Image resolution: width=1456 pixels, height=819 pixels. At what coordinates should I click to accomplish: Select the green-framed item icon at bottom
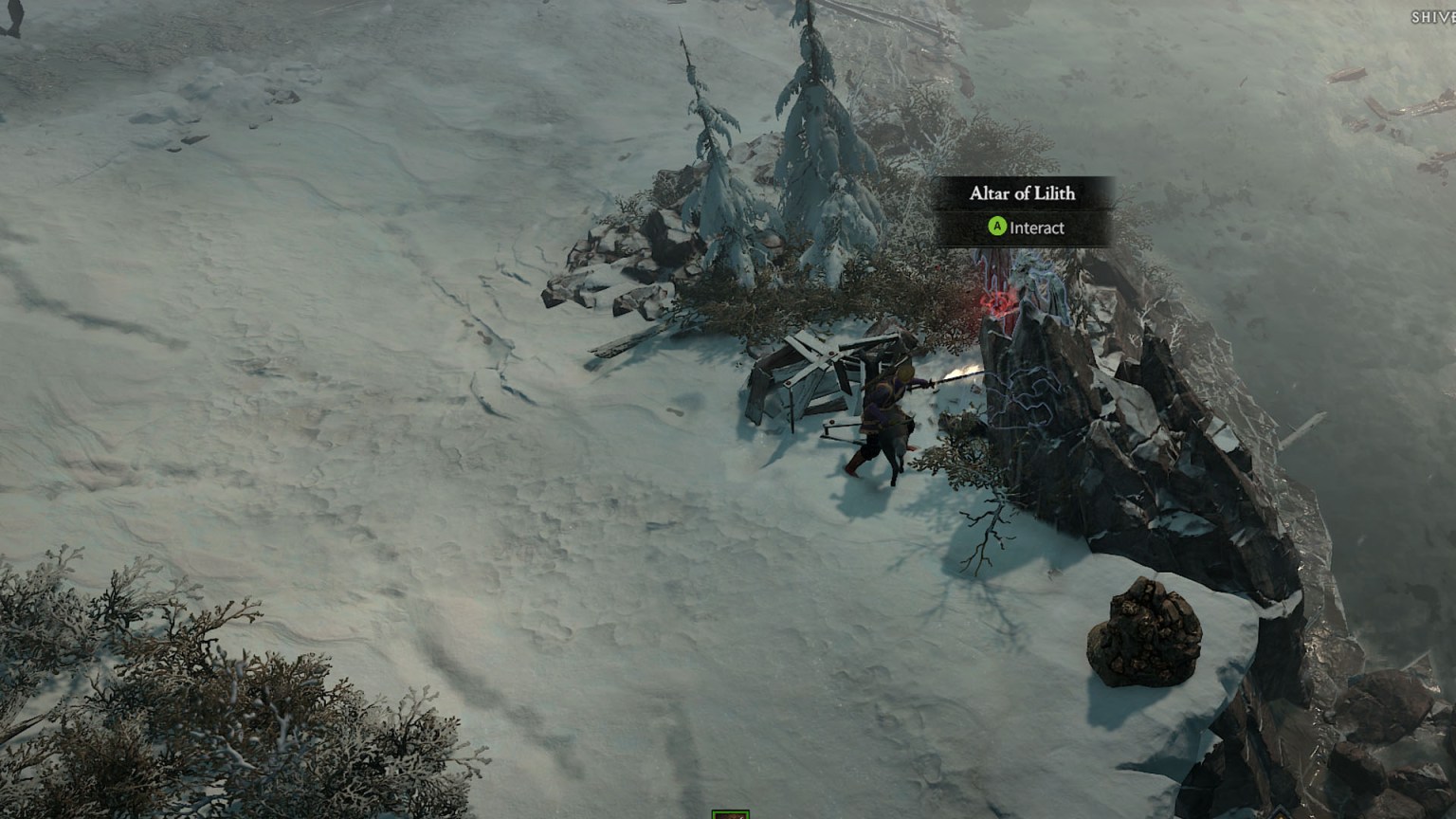click(730, 813)
